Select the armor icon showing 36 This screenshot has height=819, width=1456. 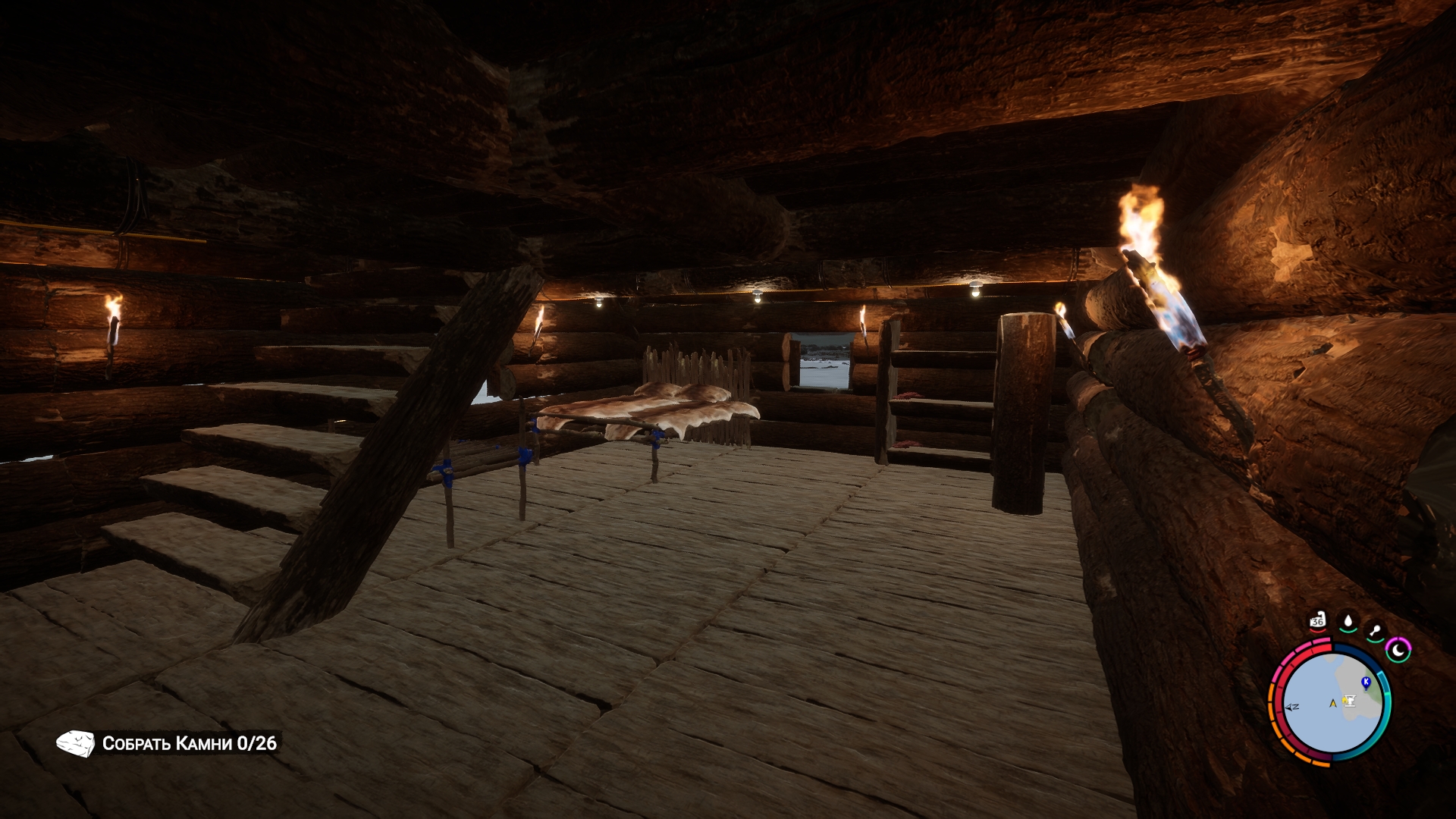(x=1317, y=621)
